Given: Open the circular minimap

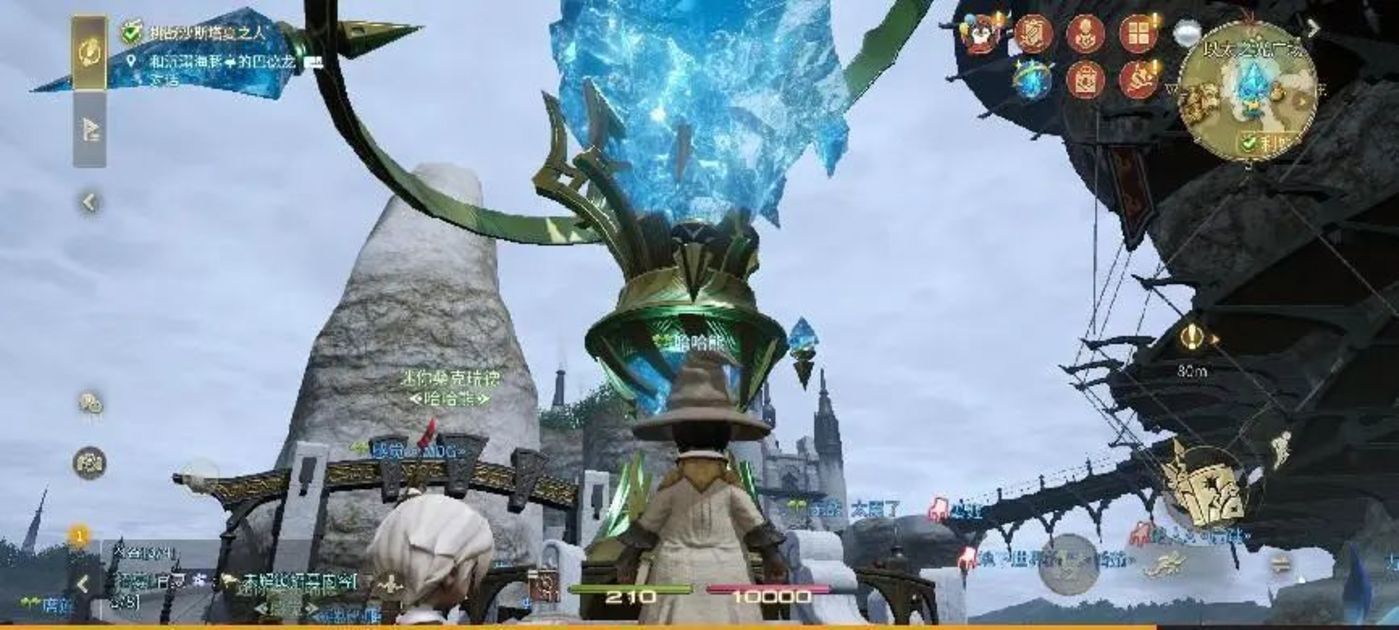Looking at the screenshot, I should [x=1246, y=90].
